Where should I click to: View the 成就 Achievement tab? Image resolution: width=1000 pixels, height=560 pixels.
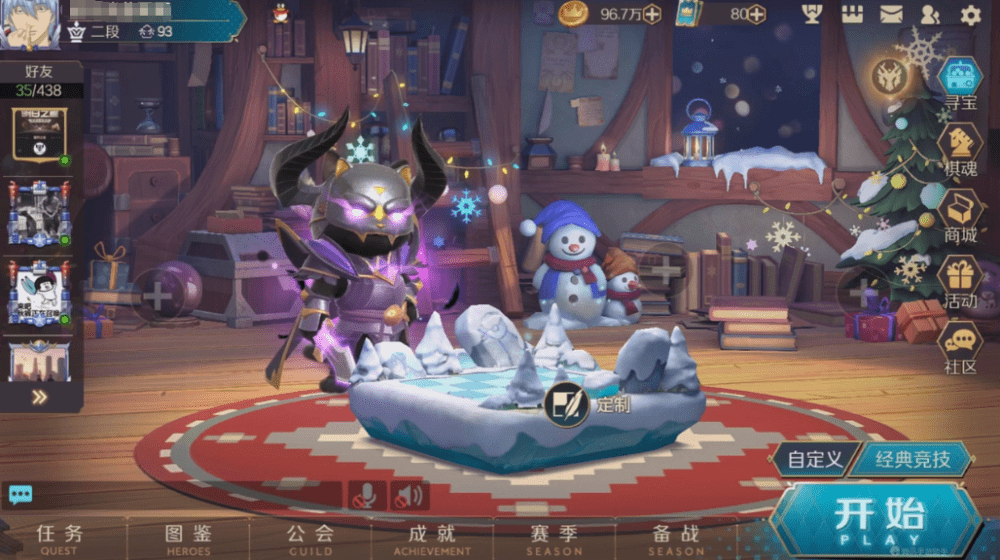(x=432, y=538)
